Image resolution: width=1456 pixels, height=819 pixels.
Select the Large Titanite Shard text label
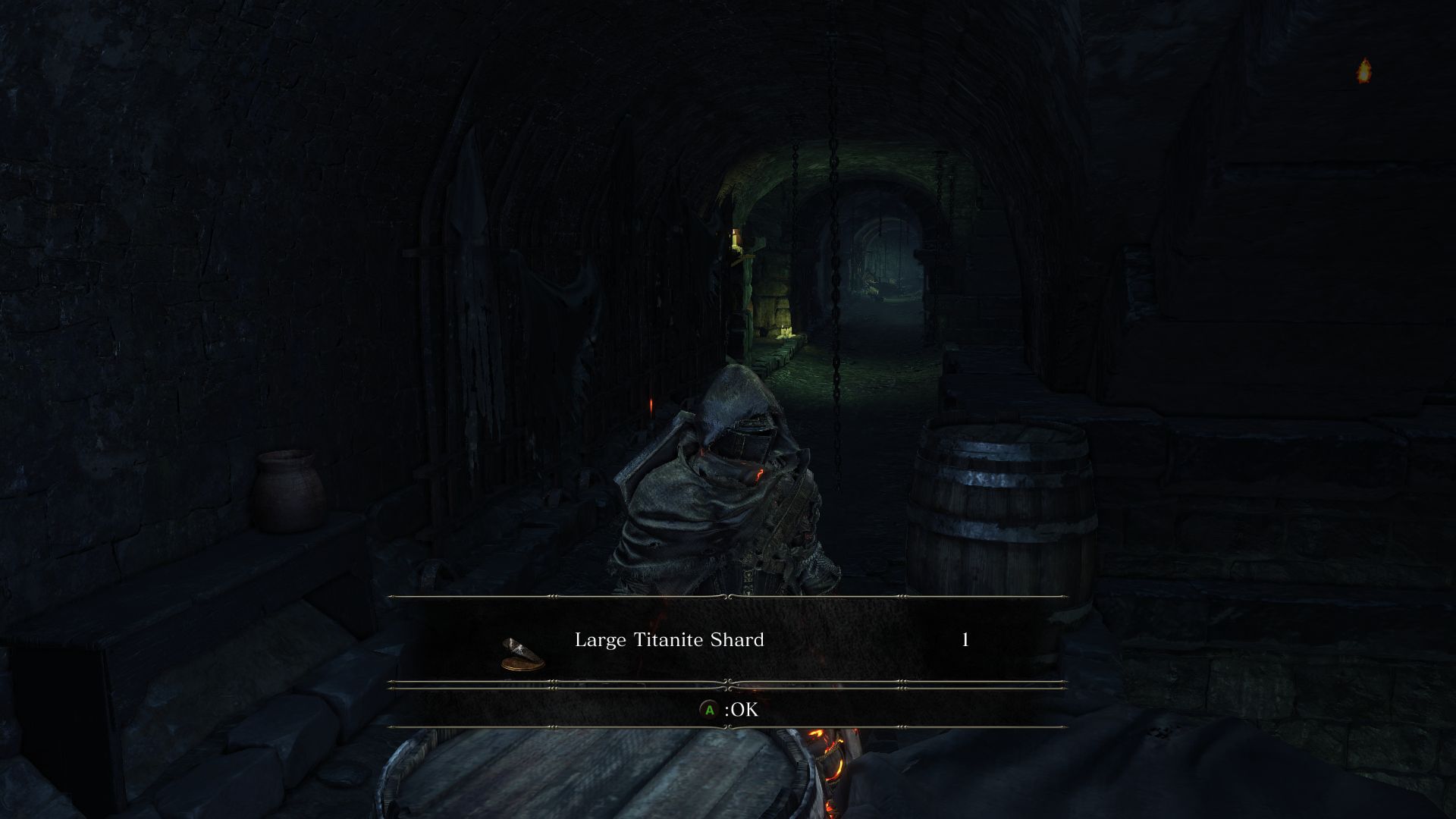[x=670, y=639]
